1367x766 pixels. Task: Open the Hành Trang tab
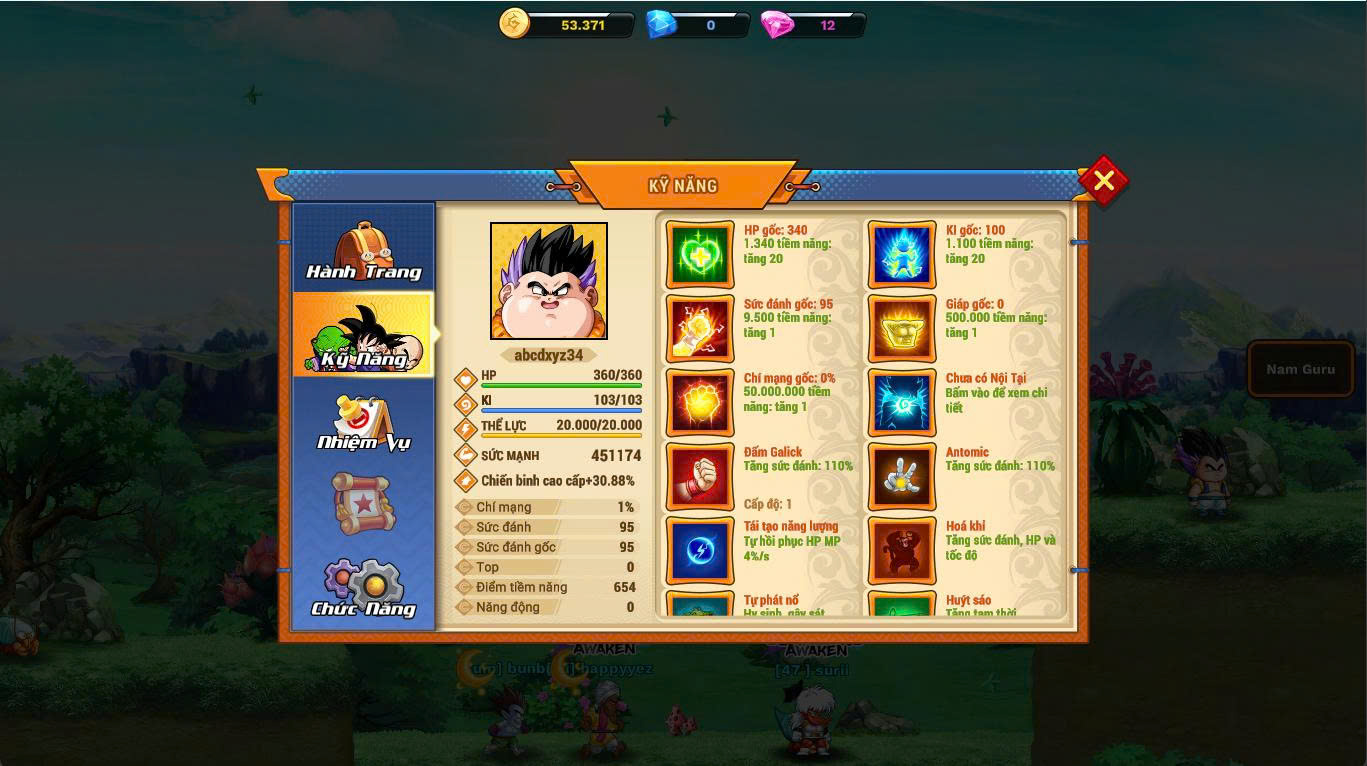pos(364,250)
